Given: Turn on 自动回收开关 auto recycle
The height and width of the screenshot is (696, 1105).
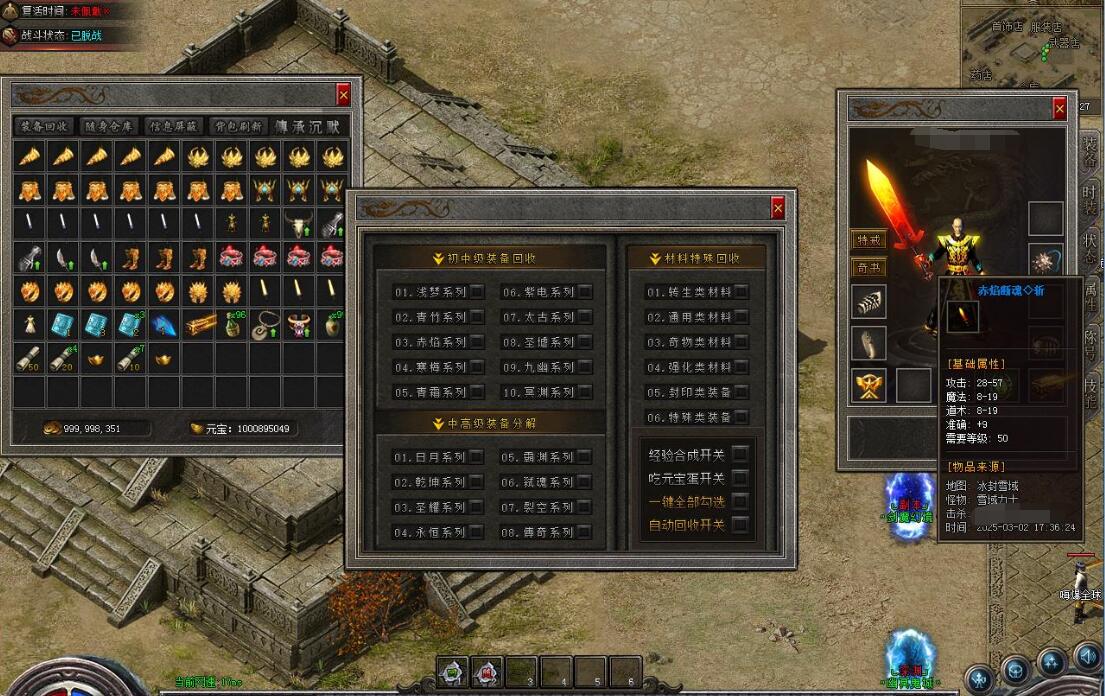Looking at the screenshot, I should (741, 524).
